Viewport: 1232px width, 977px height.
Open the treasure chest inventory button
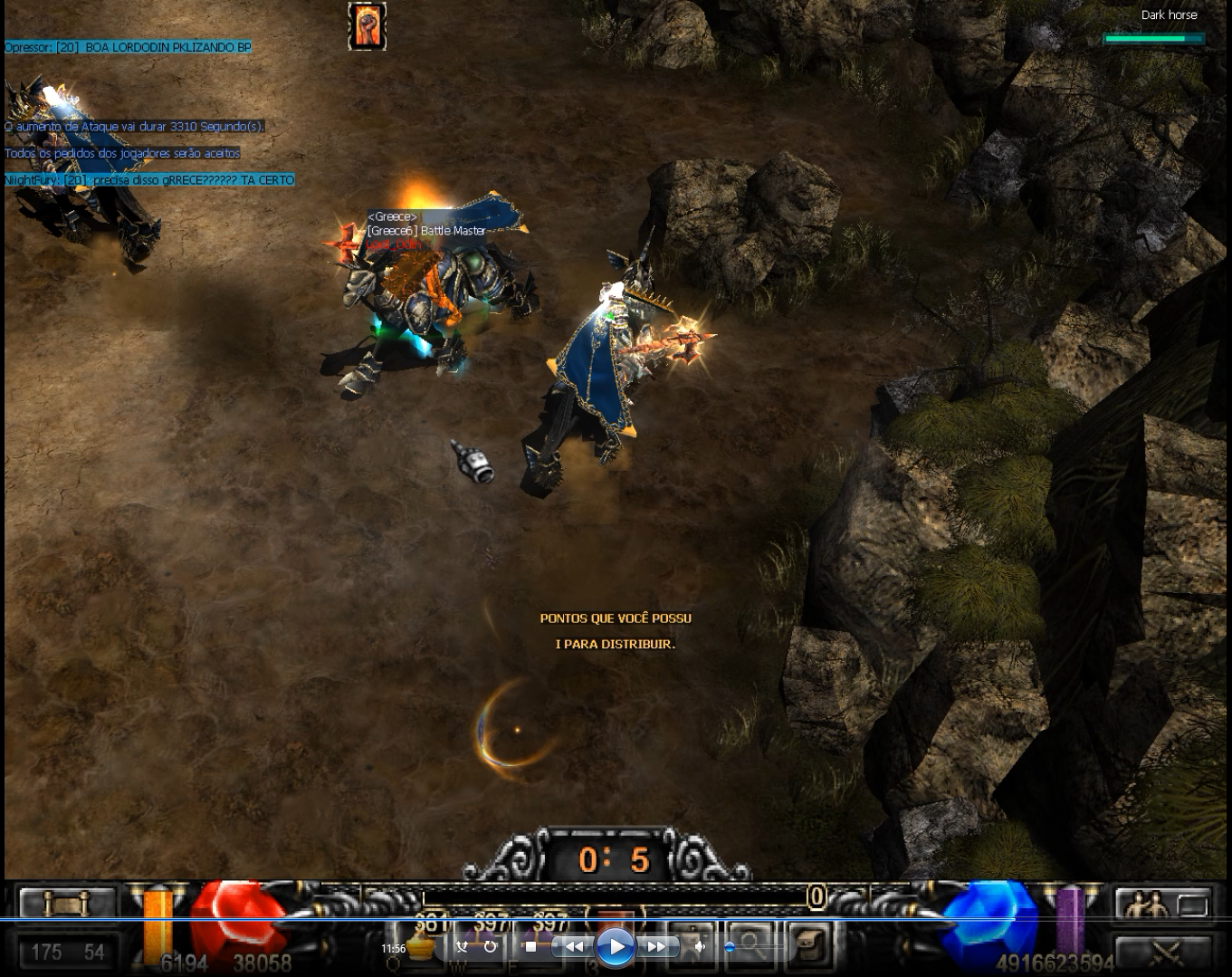click(811, 943)
